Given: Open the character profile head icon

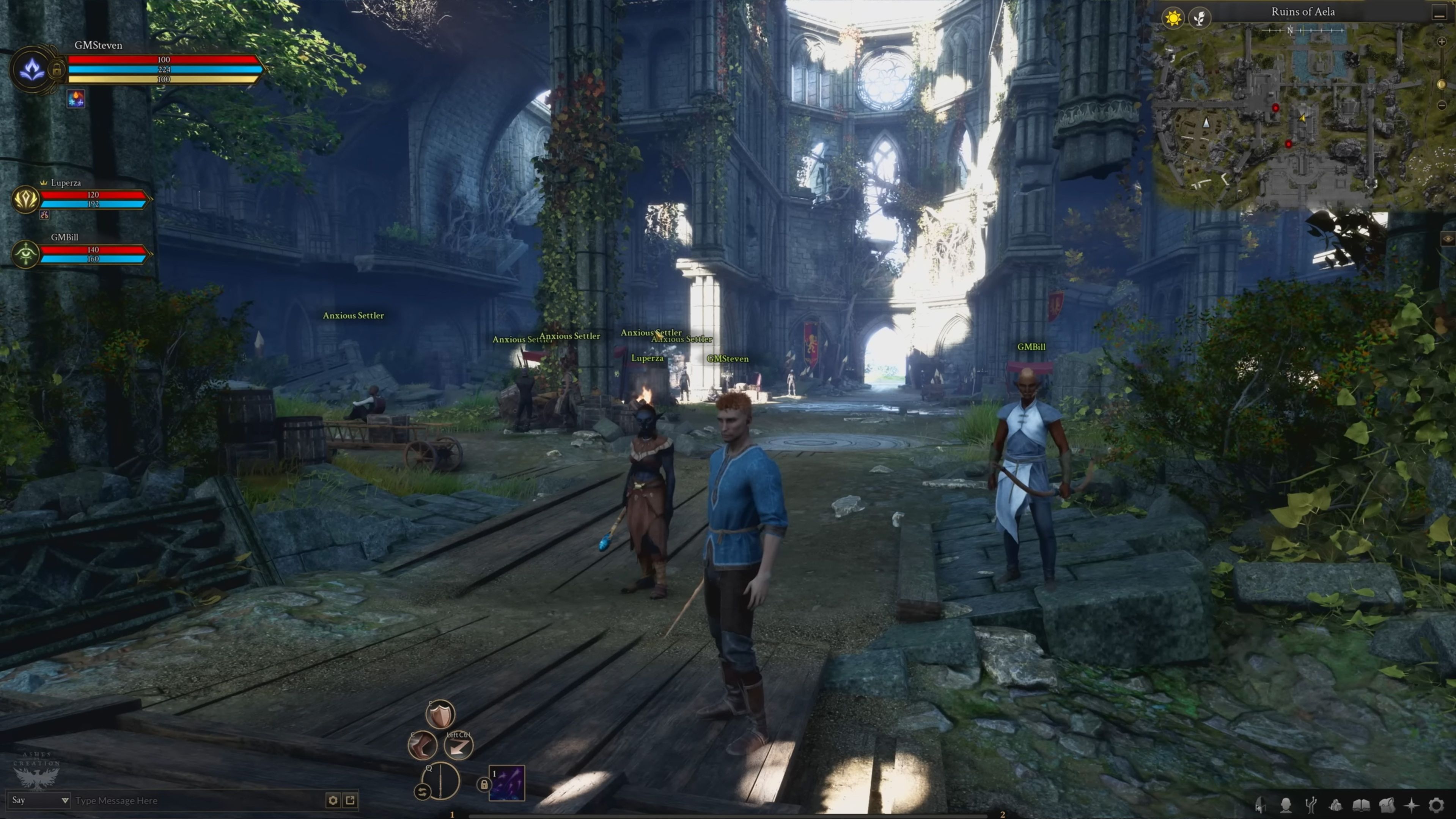Looking at the screenshot, I should point(1286,804).
